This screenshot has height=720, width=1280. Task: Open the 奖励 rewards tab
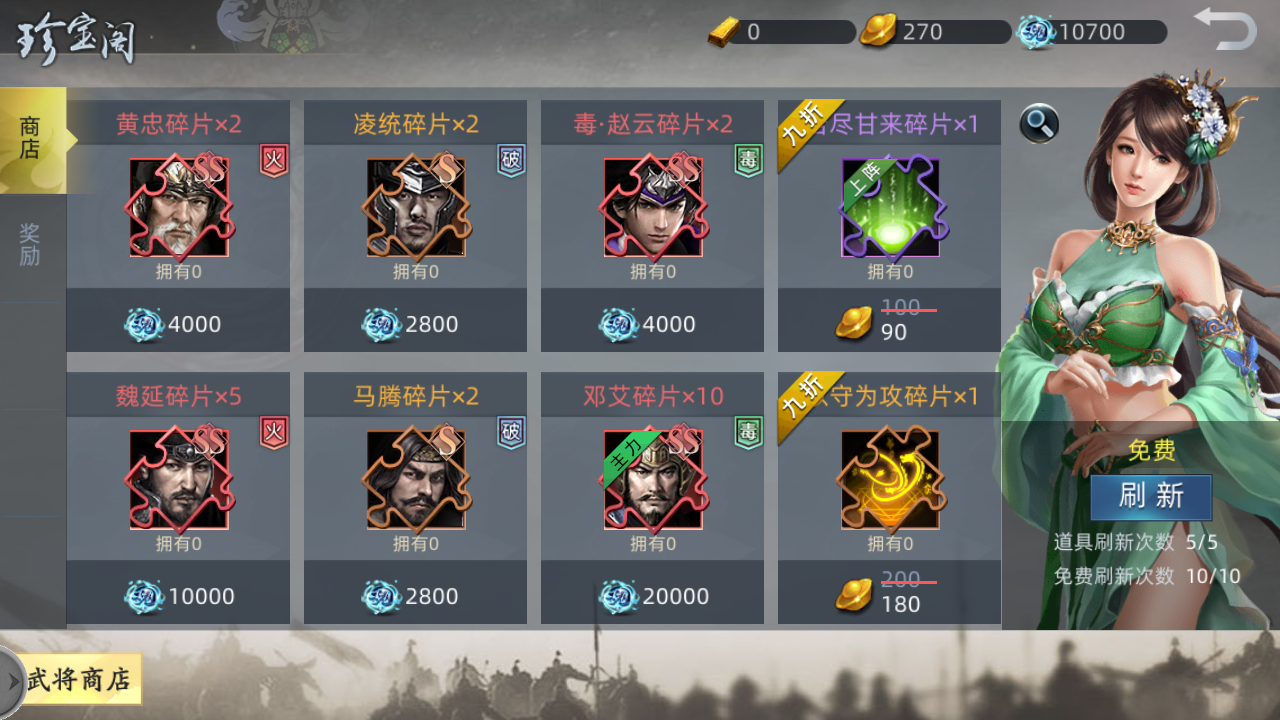pos(31,245)
